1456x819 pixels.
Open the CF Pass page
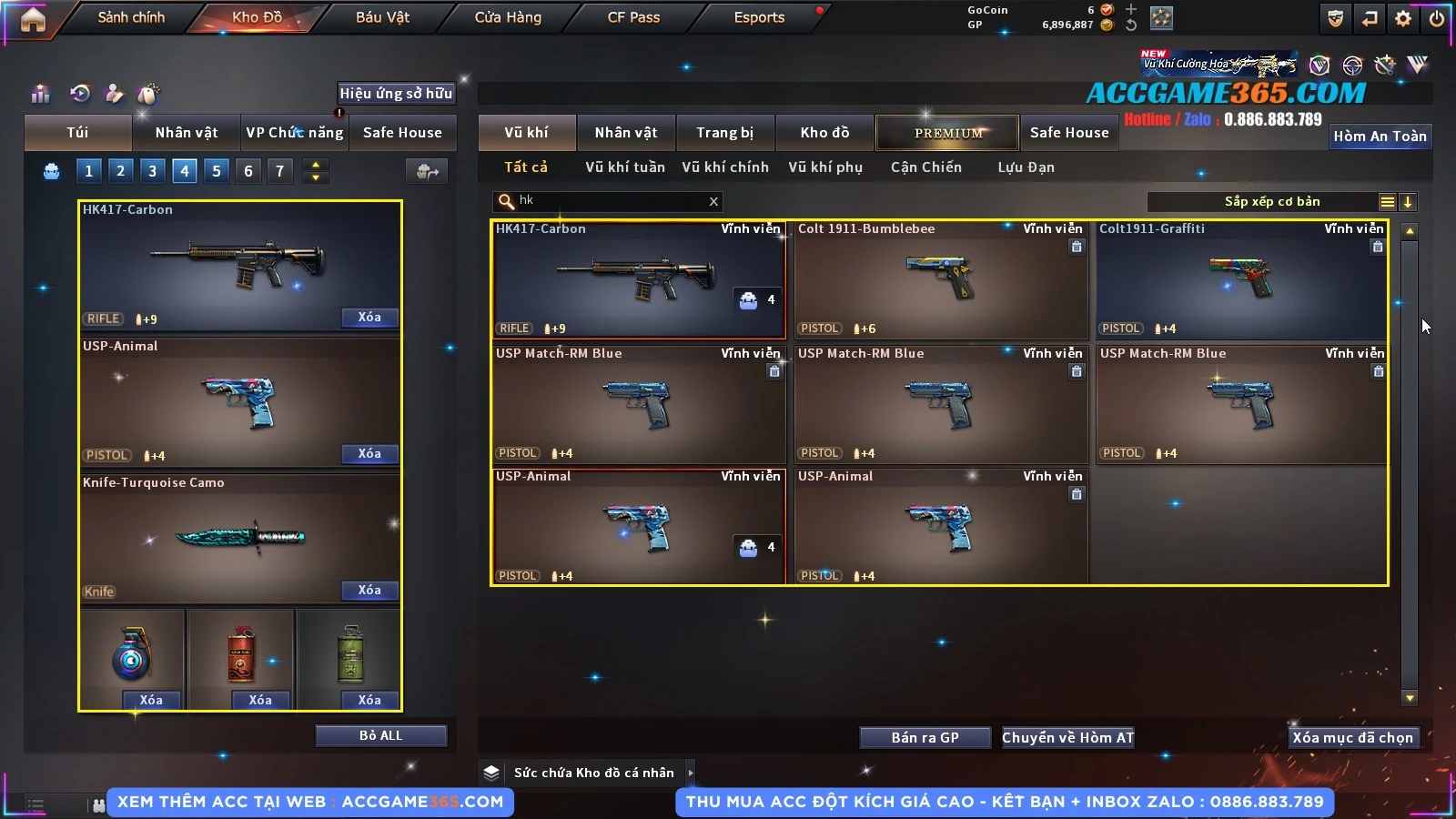click(633, 17)
